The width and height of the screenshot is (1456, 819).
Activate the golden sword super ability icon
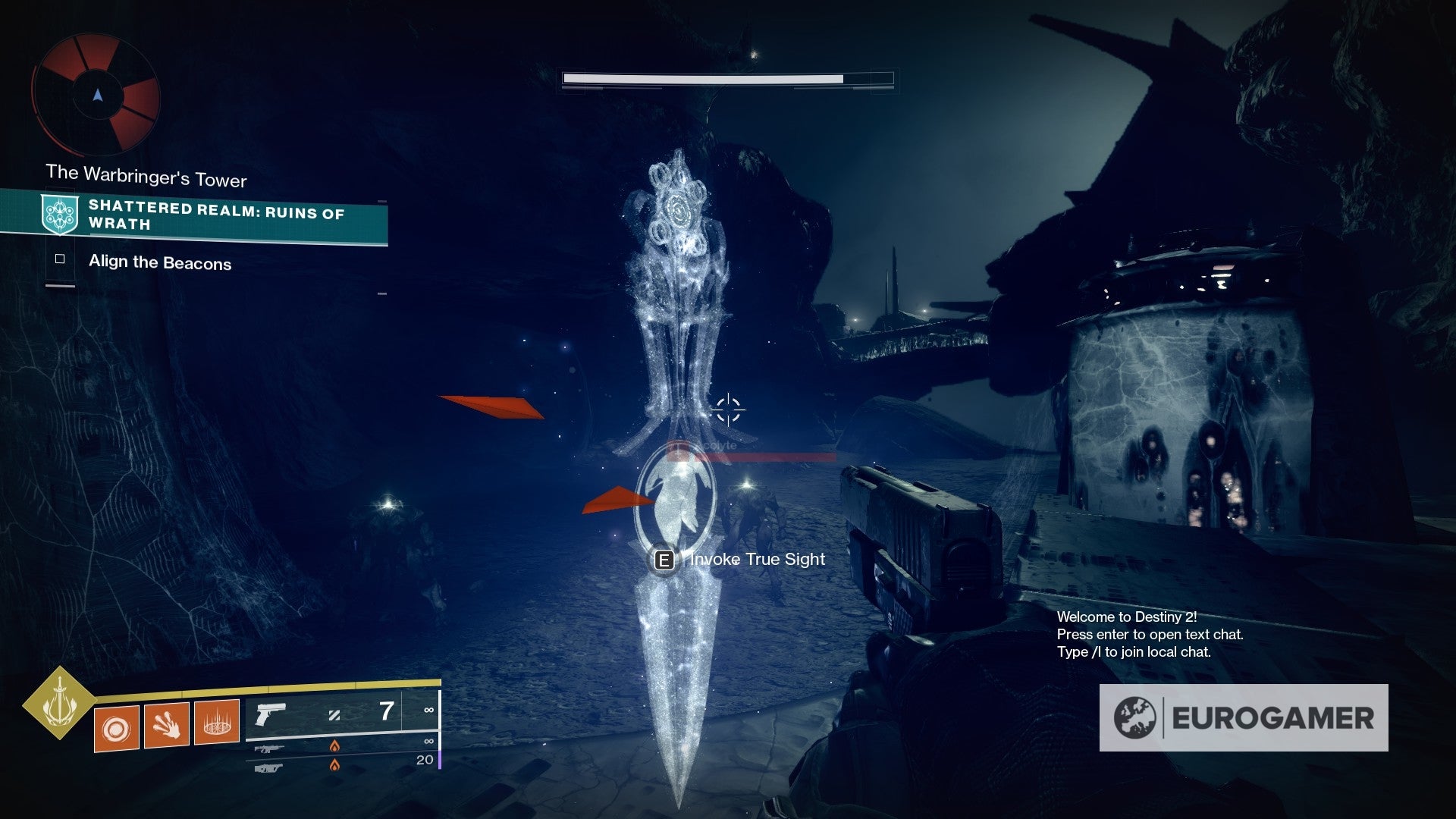[x=59, y=703]
